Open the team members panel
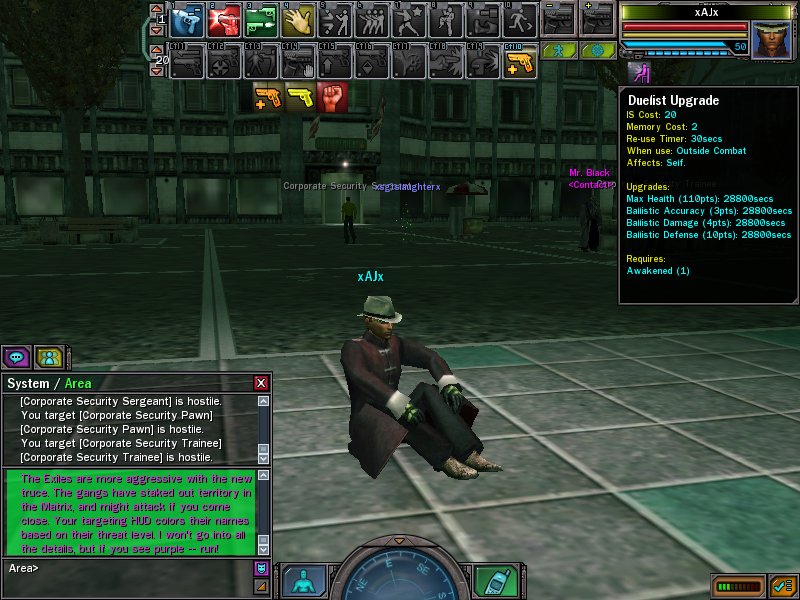The width and height of the screenshot is (800, 600). coord(48,357)
